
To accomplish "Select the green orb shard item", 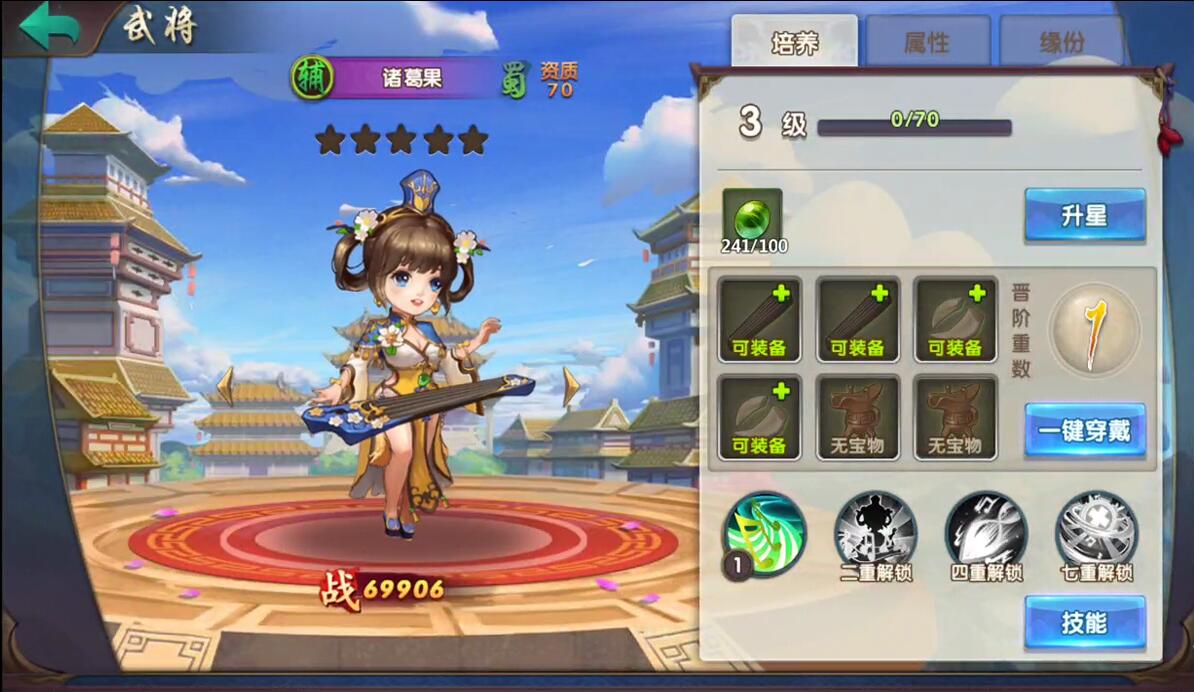I will pyautogui.click(x=752, y=218).
